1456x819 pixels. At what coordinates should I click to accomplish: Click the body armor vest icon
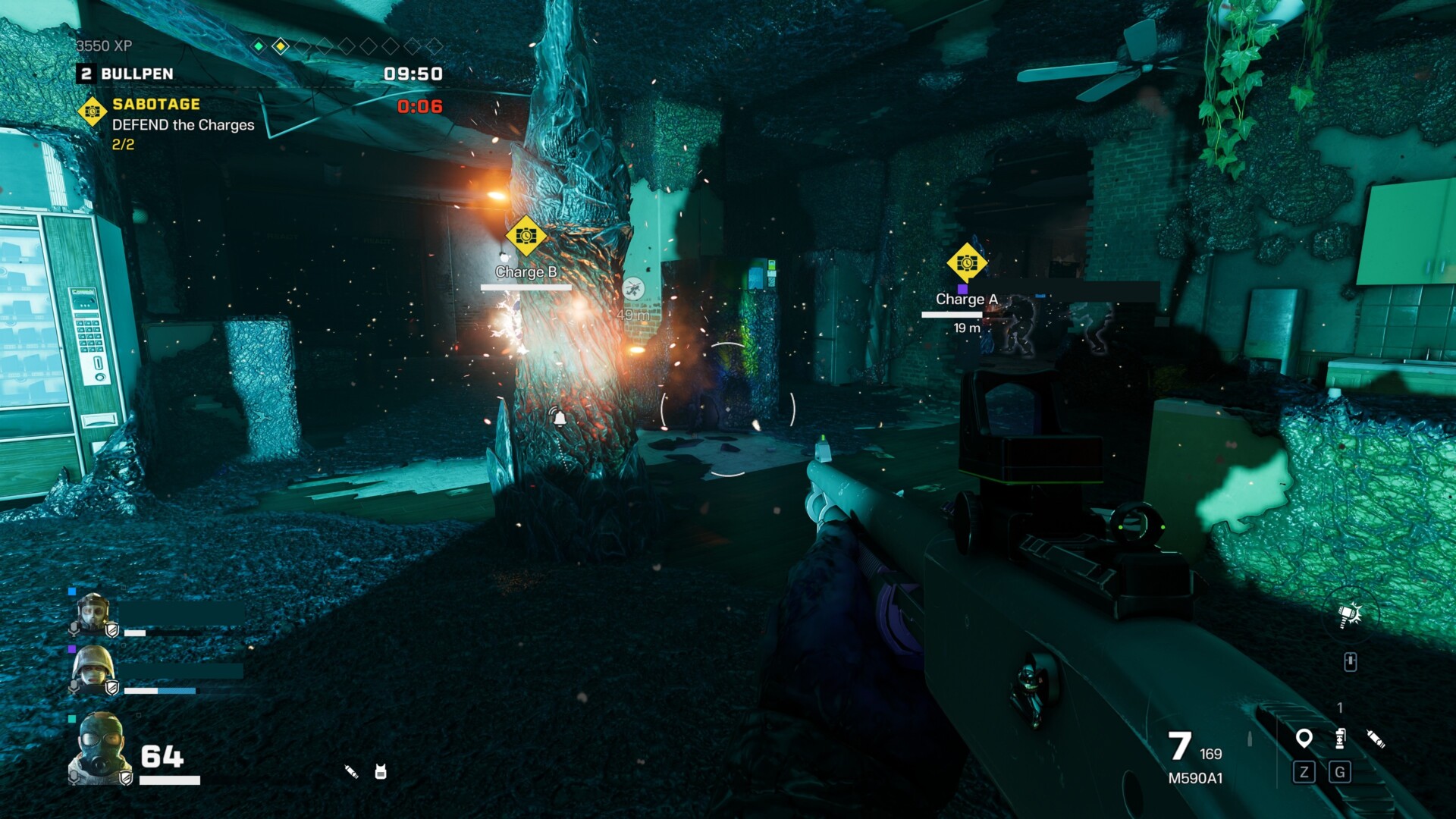381,772
